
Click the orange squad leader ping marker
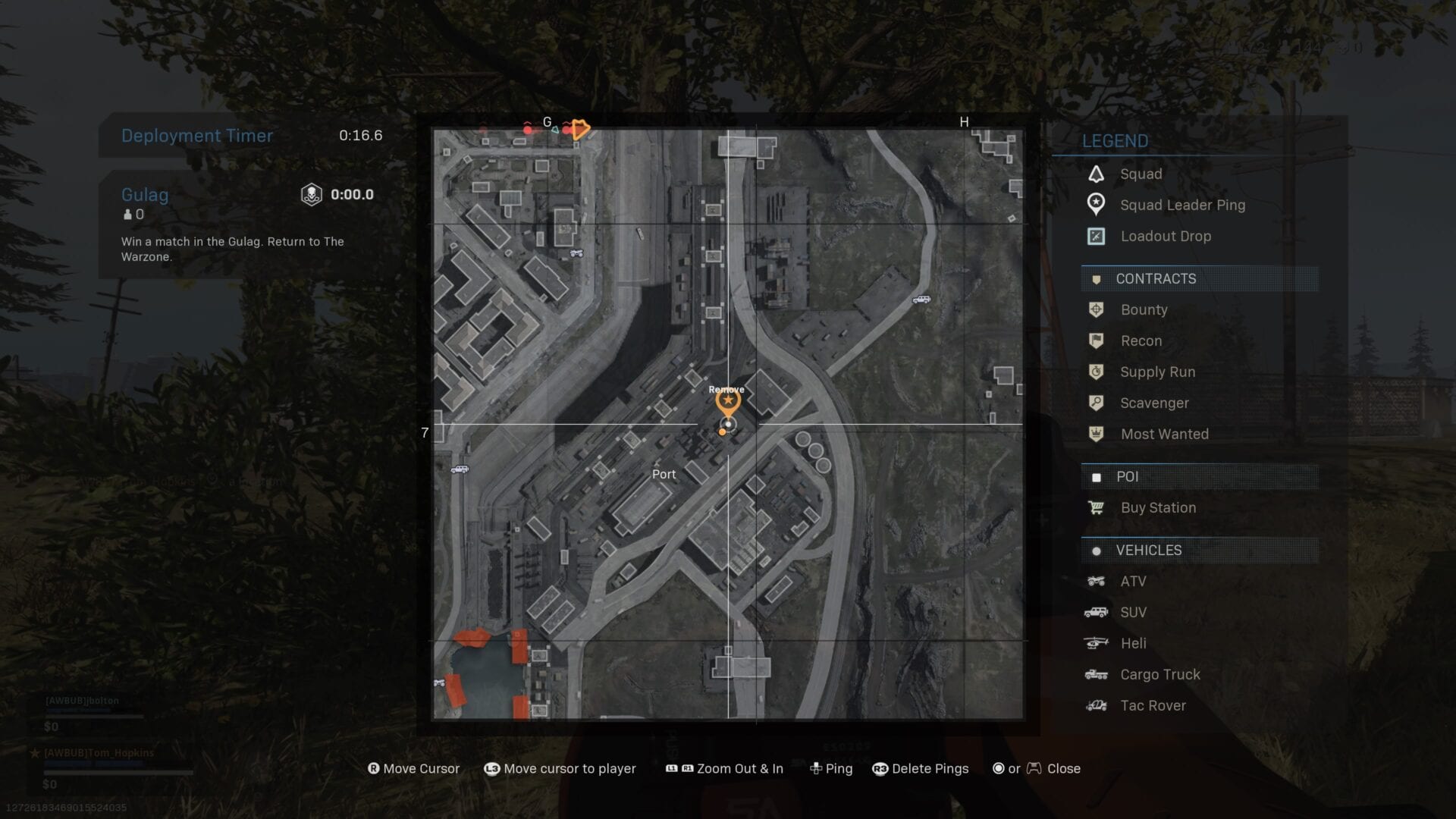click(x=728, y=400)
